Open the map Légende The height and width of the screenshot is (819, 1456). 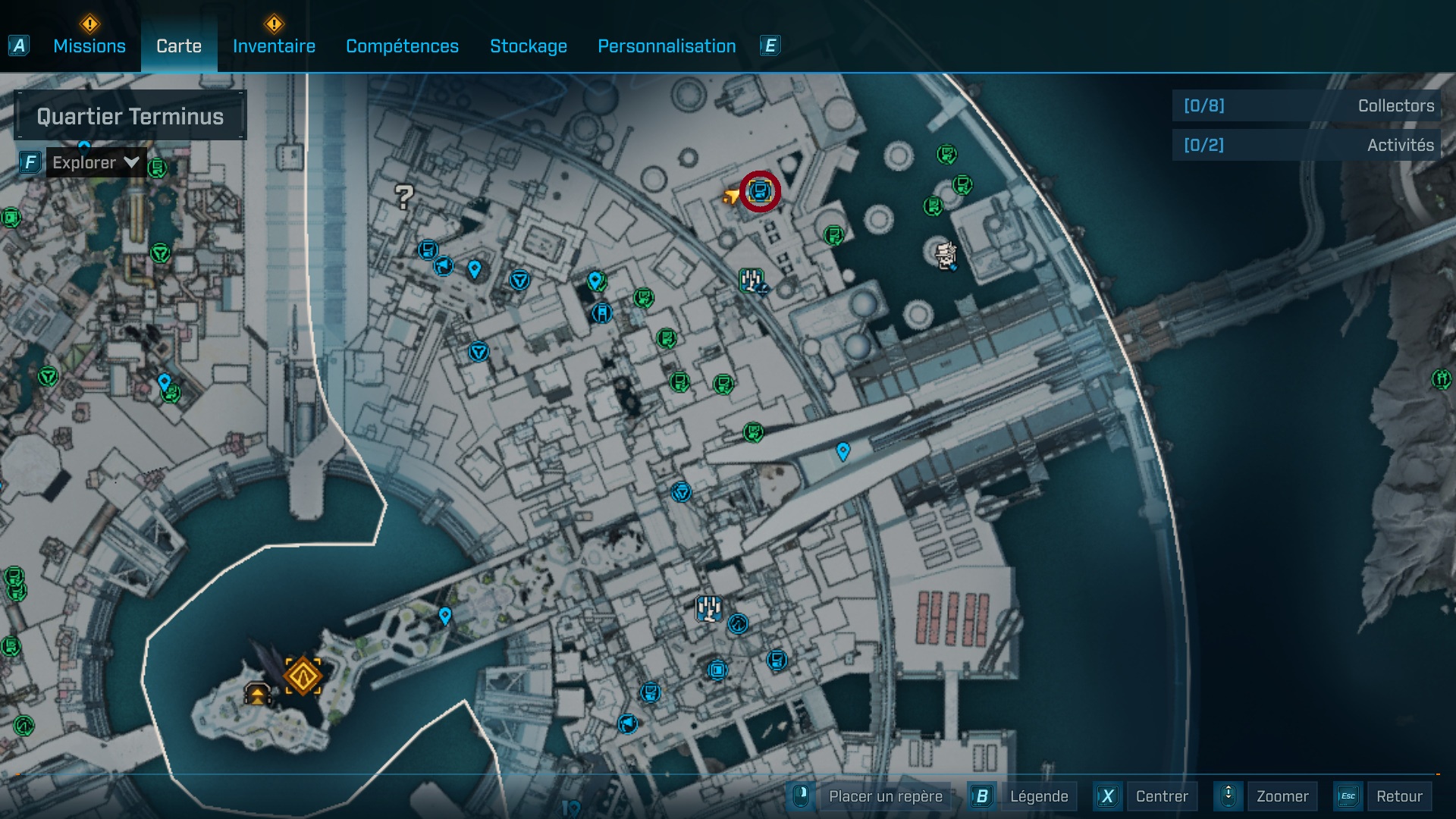coord(1040,796)
